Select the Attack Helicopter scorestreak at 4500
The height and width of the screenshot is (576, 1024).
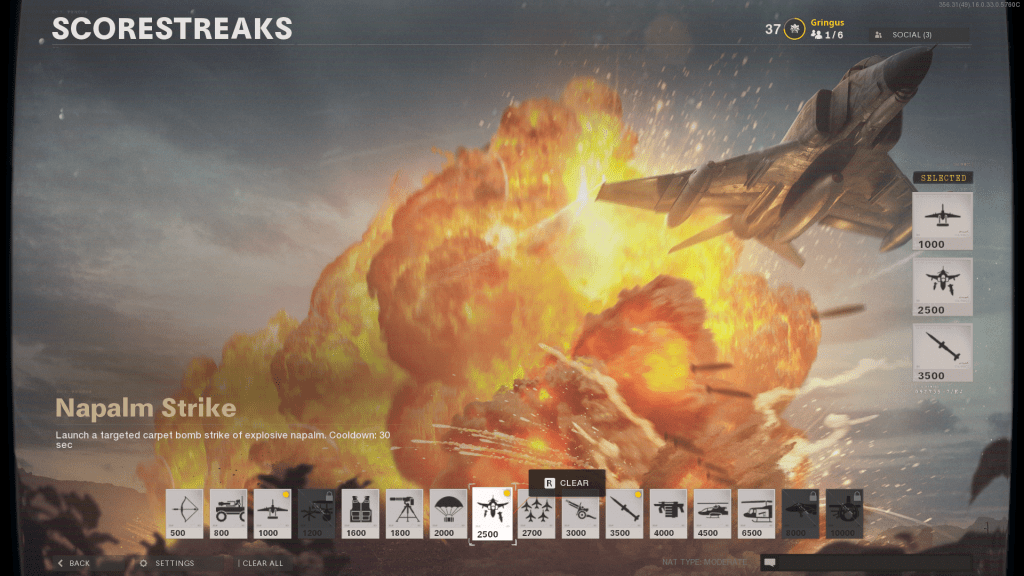(x=712, y=513)
